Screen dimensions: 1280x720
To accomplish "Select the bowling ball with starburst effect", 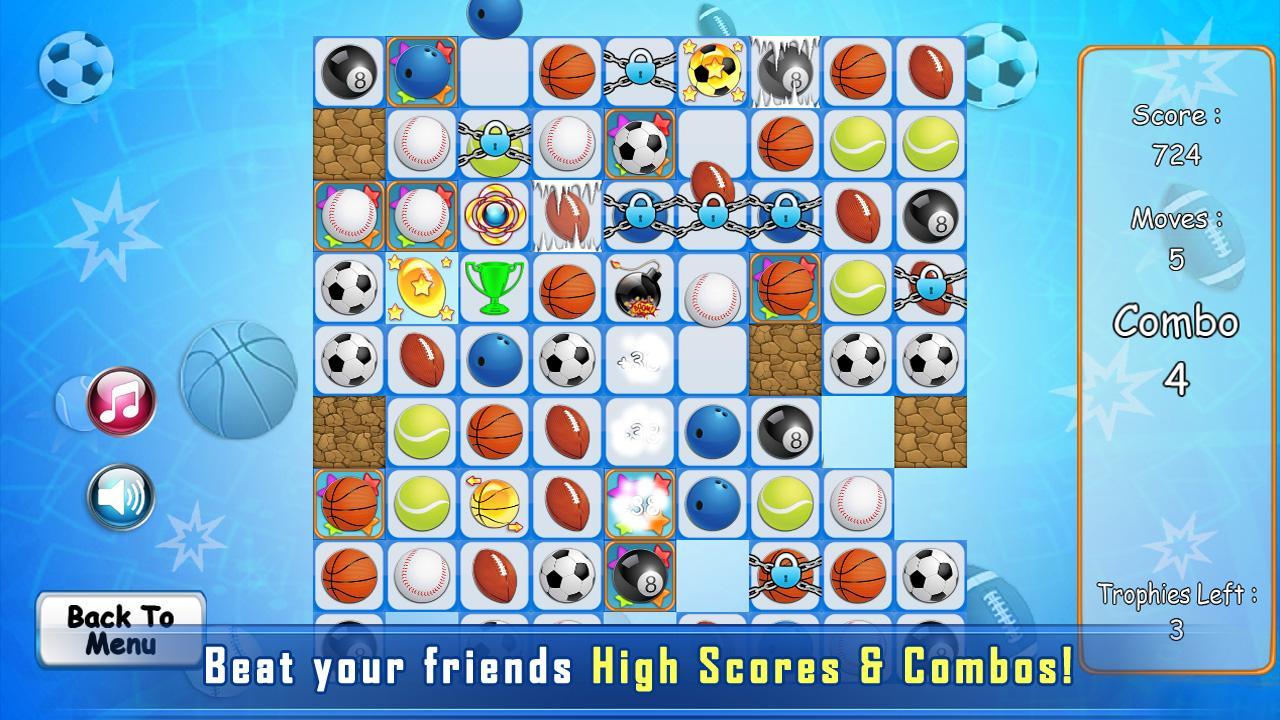I will click(x=421, y=70).
